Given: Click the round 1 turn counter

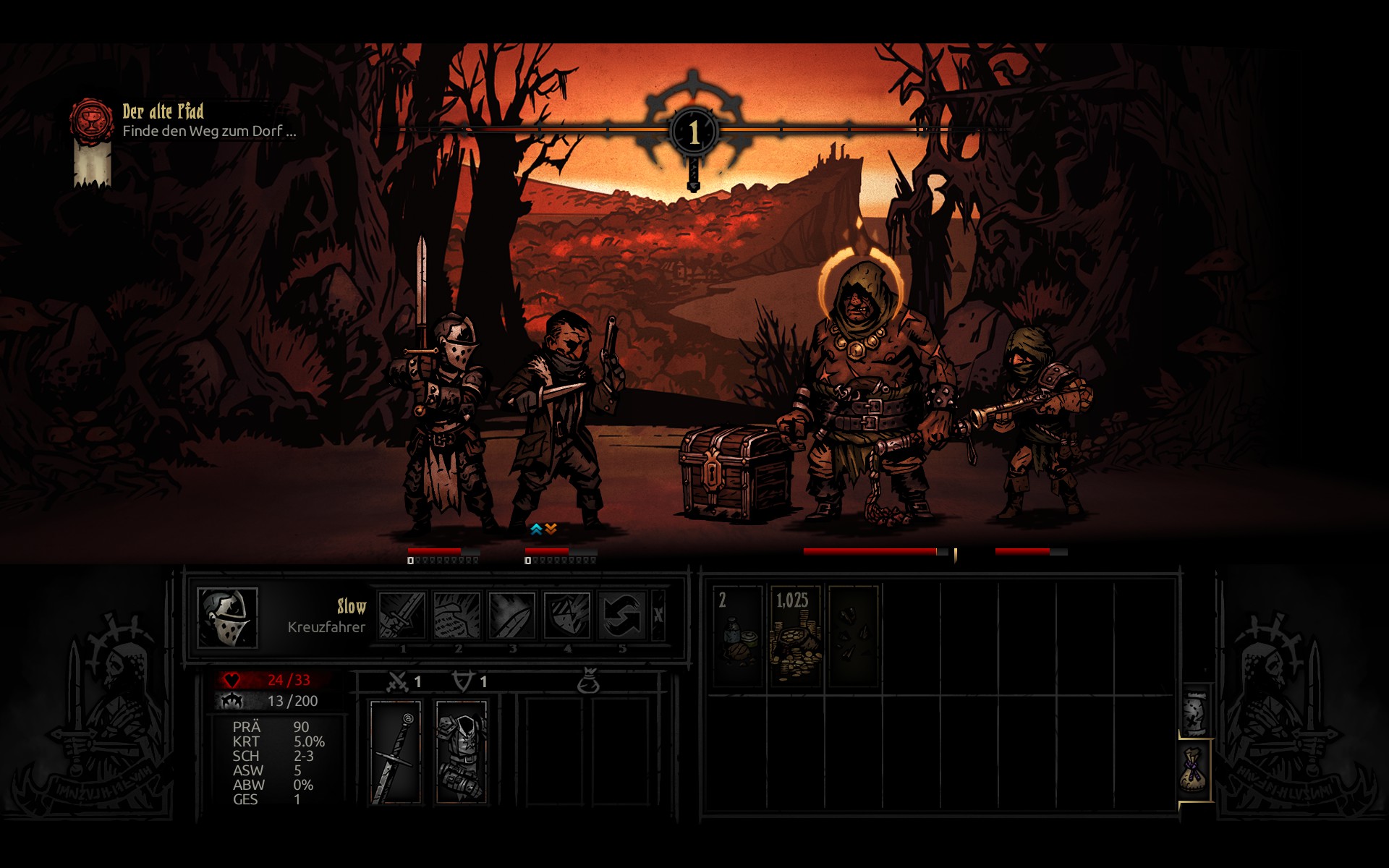Looking at the screenshot, I should [694, 132].
